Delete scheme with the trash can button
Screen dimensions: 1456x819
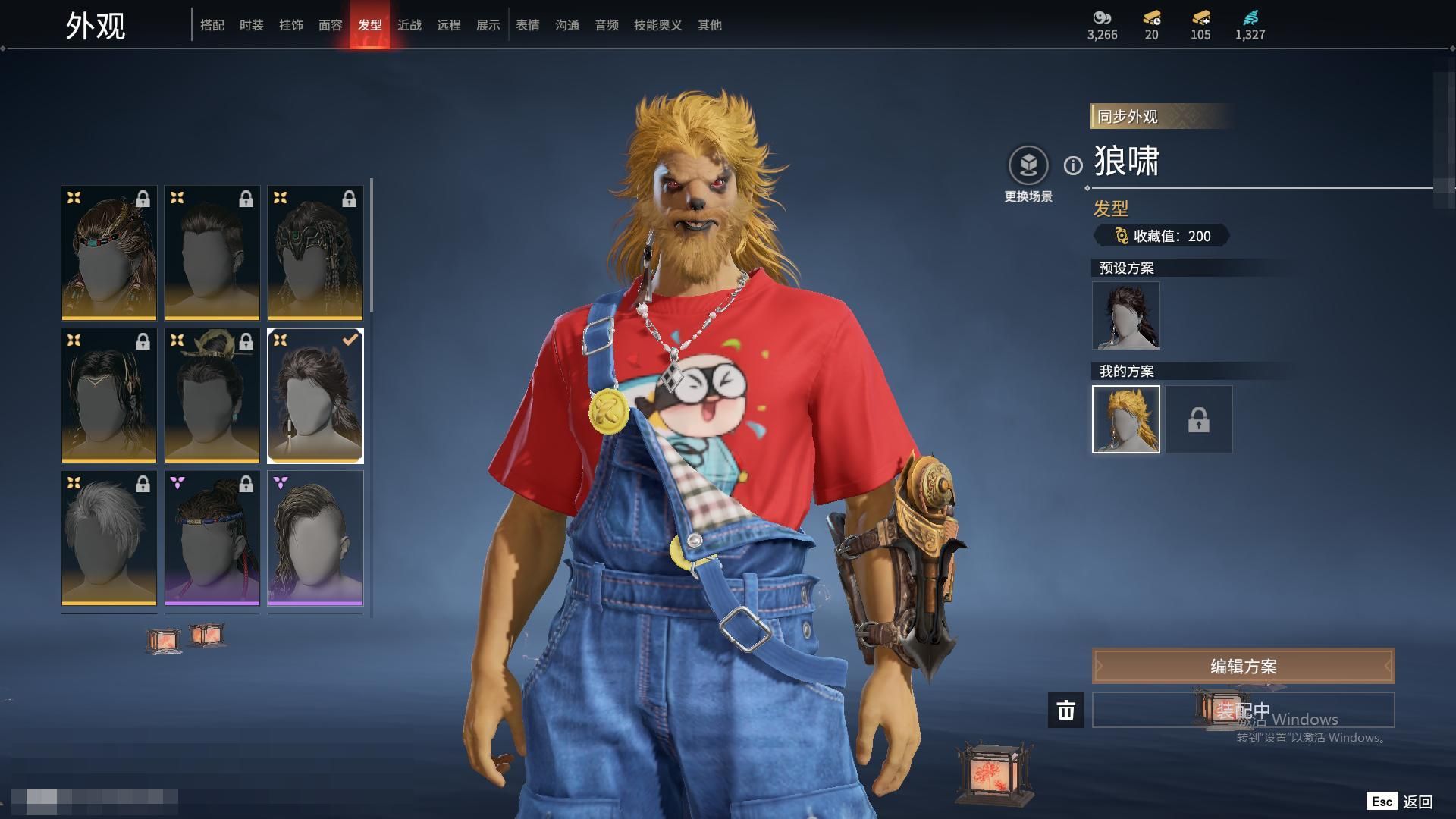click(x=1066, y=710)
